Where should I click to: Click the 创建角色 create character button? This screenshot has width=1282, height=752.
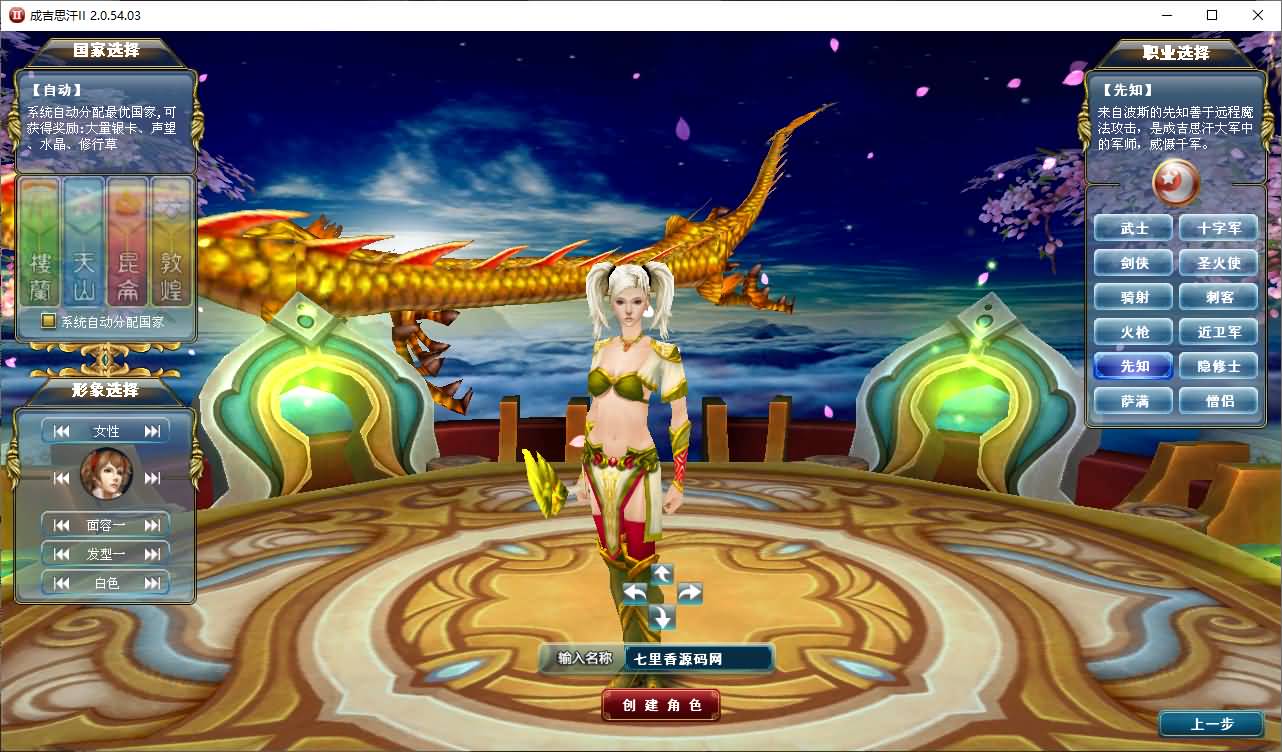660,705
